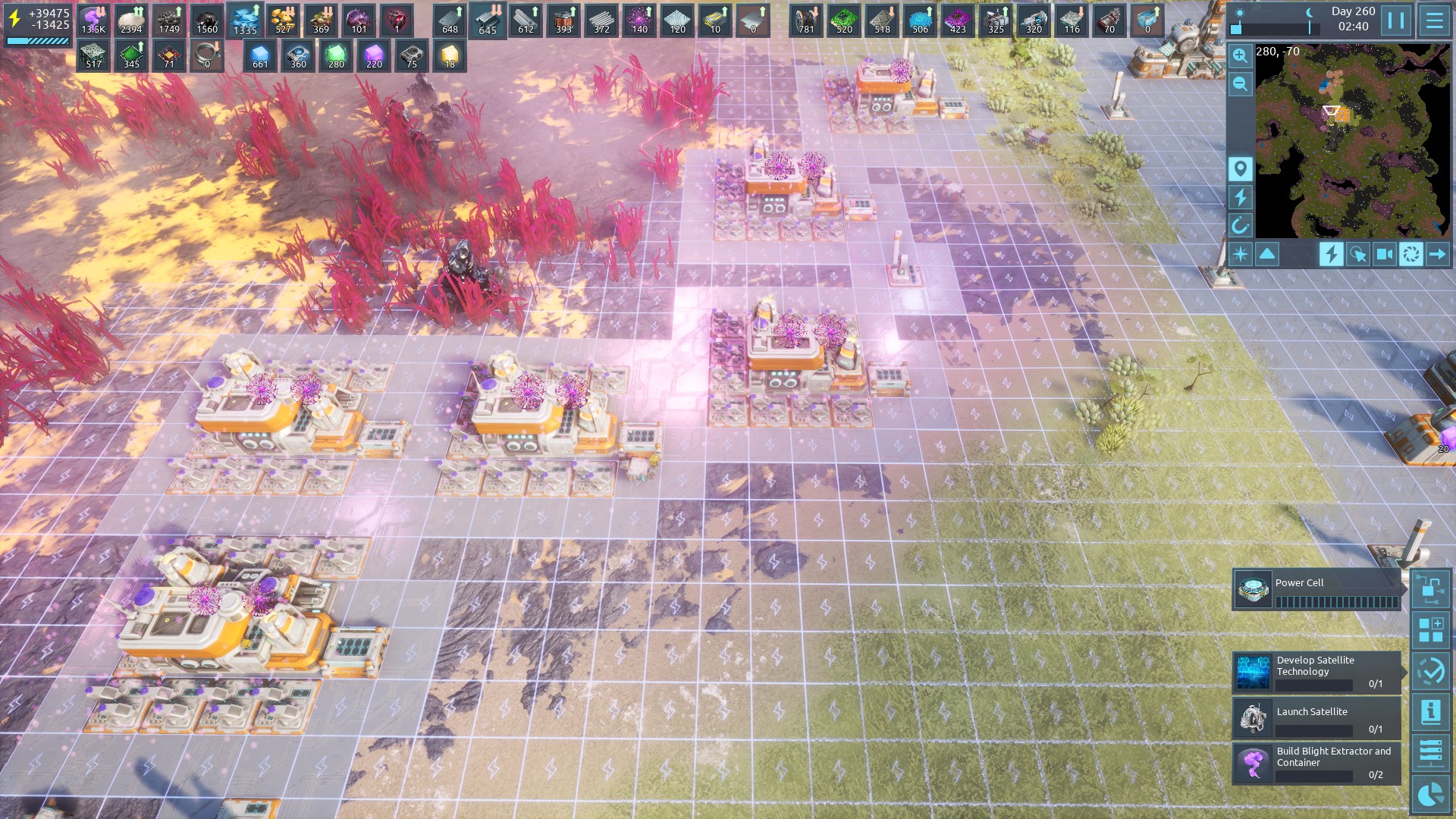The width and height of the screenshot is (1456, 819).
Task: Open the objectives checkmark panel
Action: click(x=1431, y=671)
